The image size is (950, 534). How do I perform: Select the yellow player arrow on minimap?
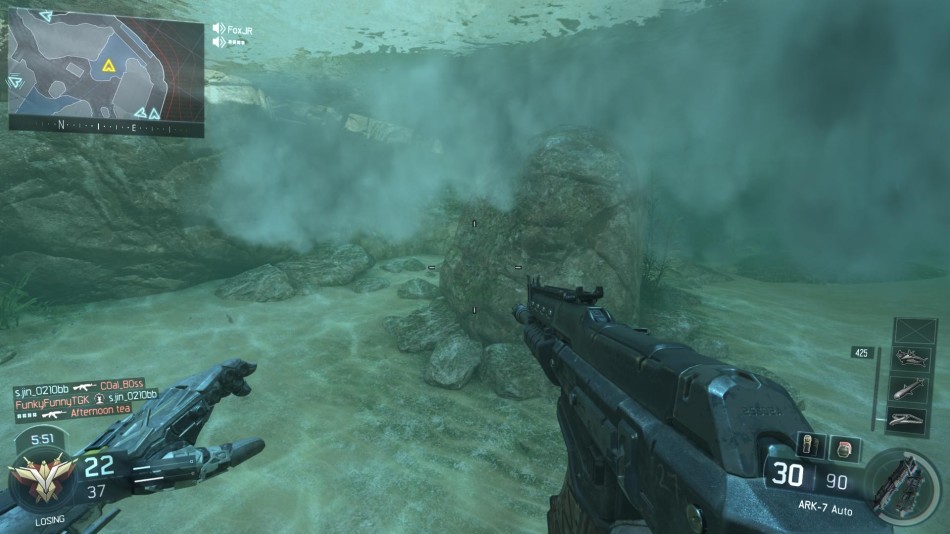pyautogui.click(x=108, y=67)
